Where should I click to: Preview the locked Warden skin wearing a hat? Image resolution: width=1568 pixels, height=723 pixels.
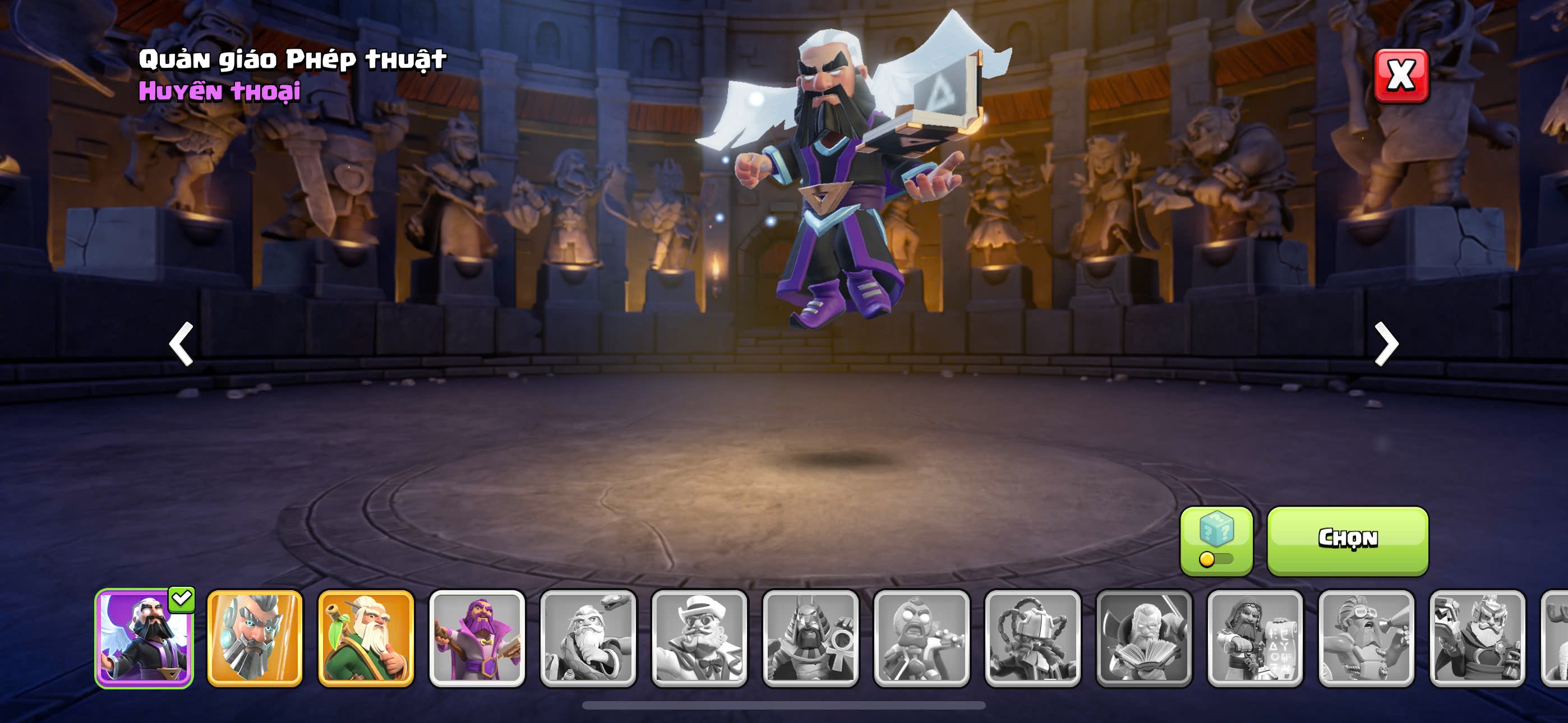pos(699,638)
